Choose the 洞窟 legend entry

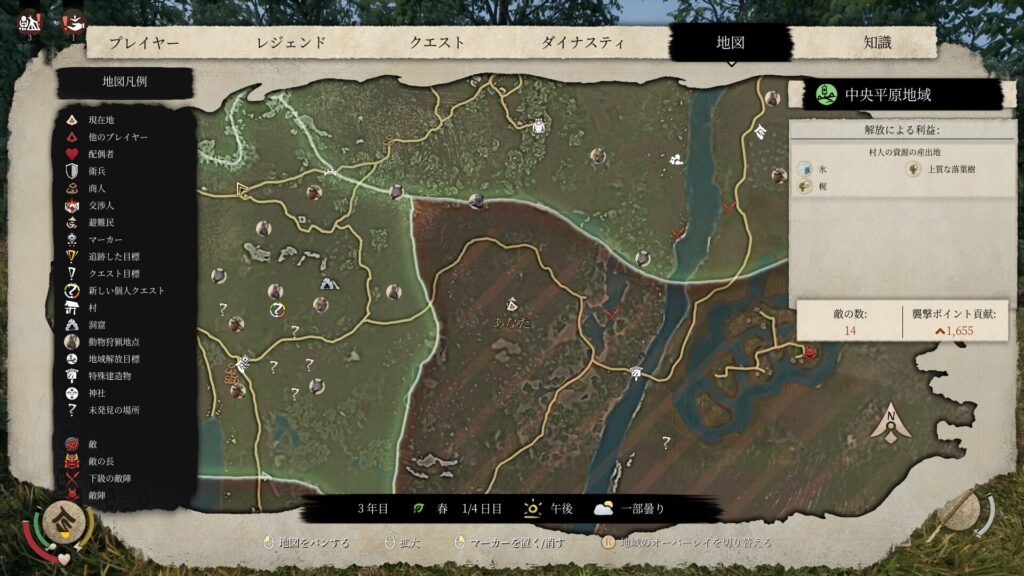click(x=96, y=325)
